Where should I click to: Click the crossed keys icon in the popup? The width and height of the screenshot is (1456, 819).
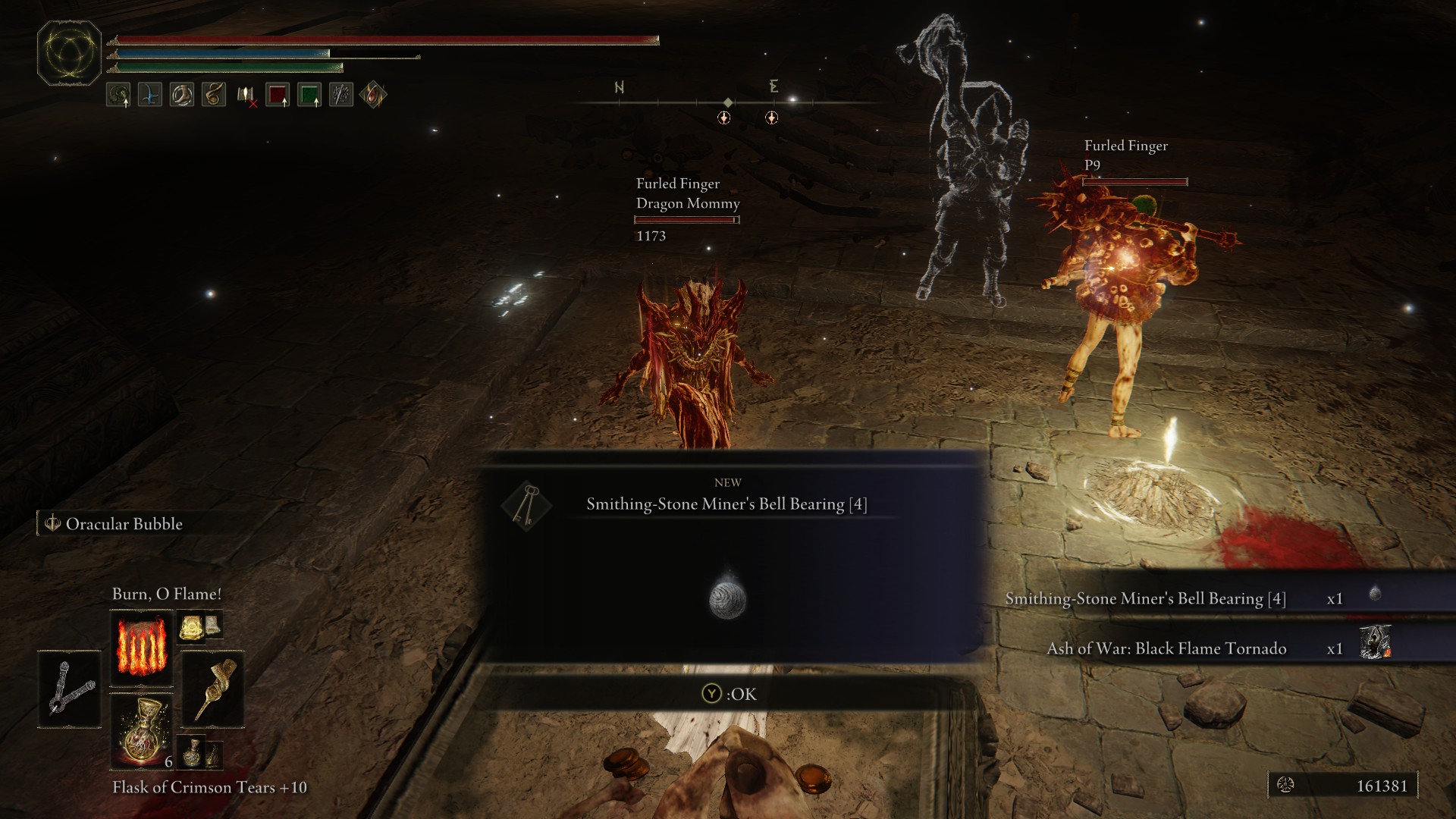coord(526,505)
